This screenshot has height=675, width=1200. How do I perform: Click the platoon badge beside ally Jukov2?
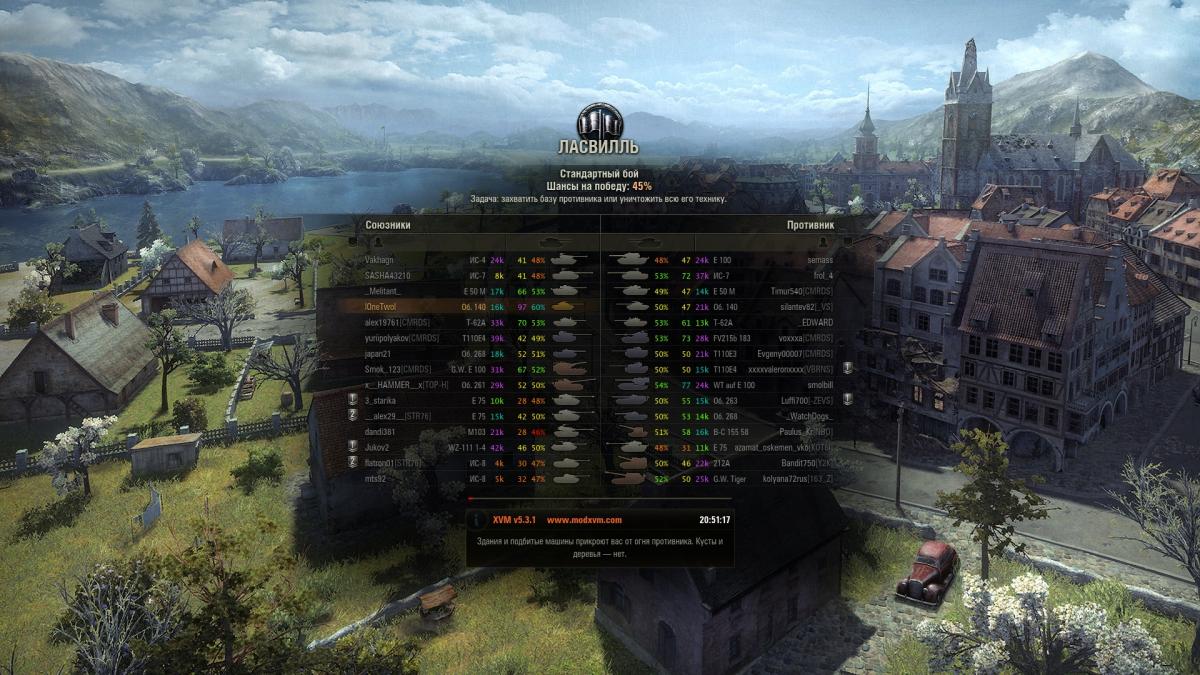pyautogui.click(x=352, y=447)
